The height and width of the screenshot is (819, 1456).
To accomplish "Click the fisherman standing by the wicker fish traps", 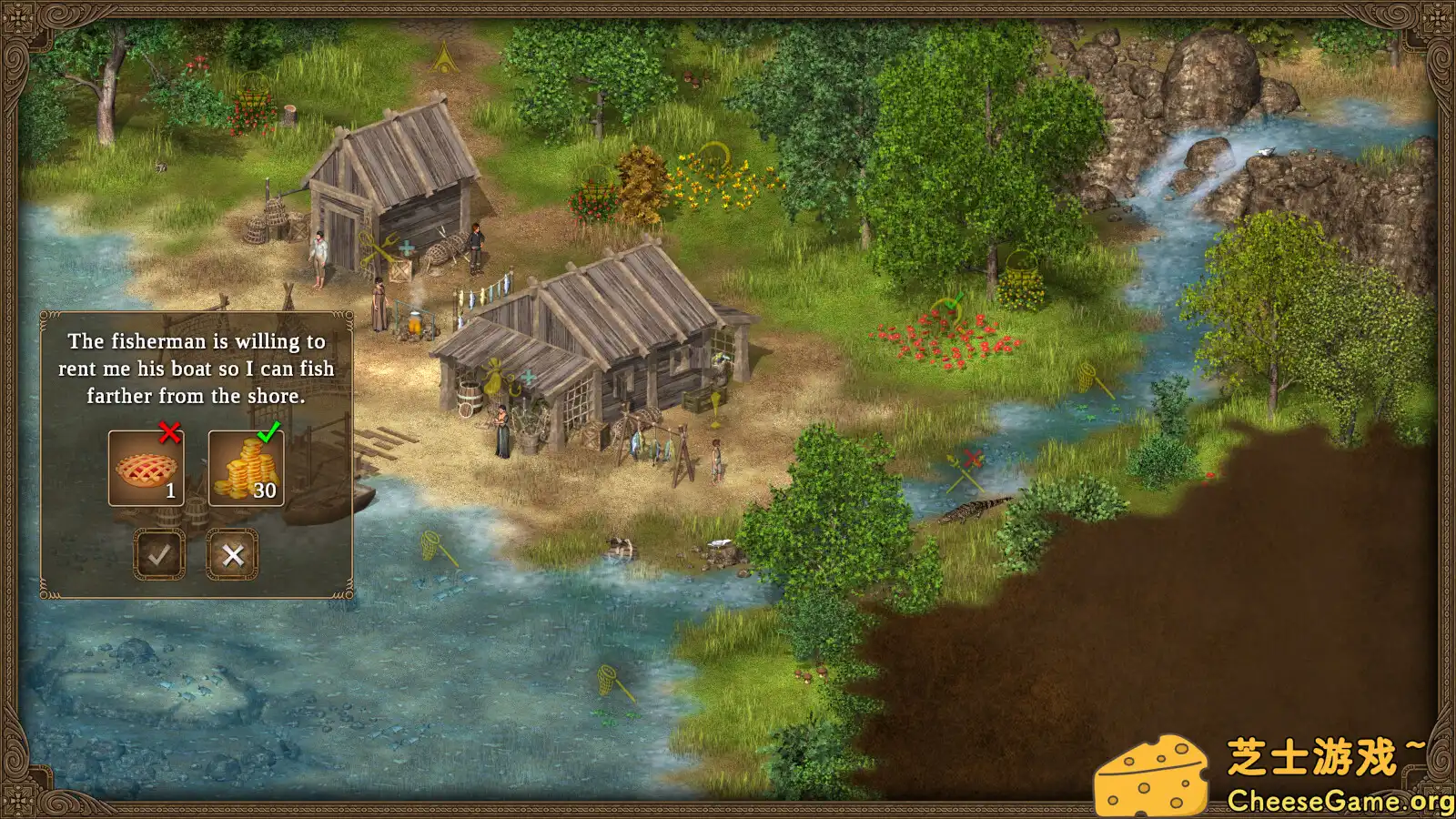I will point(475,248).
